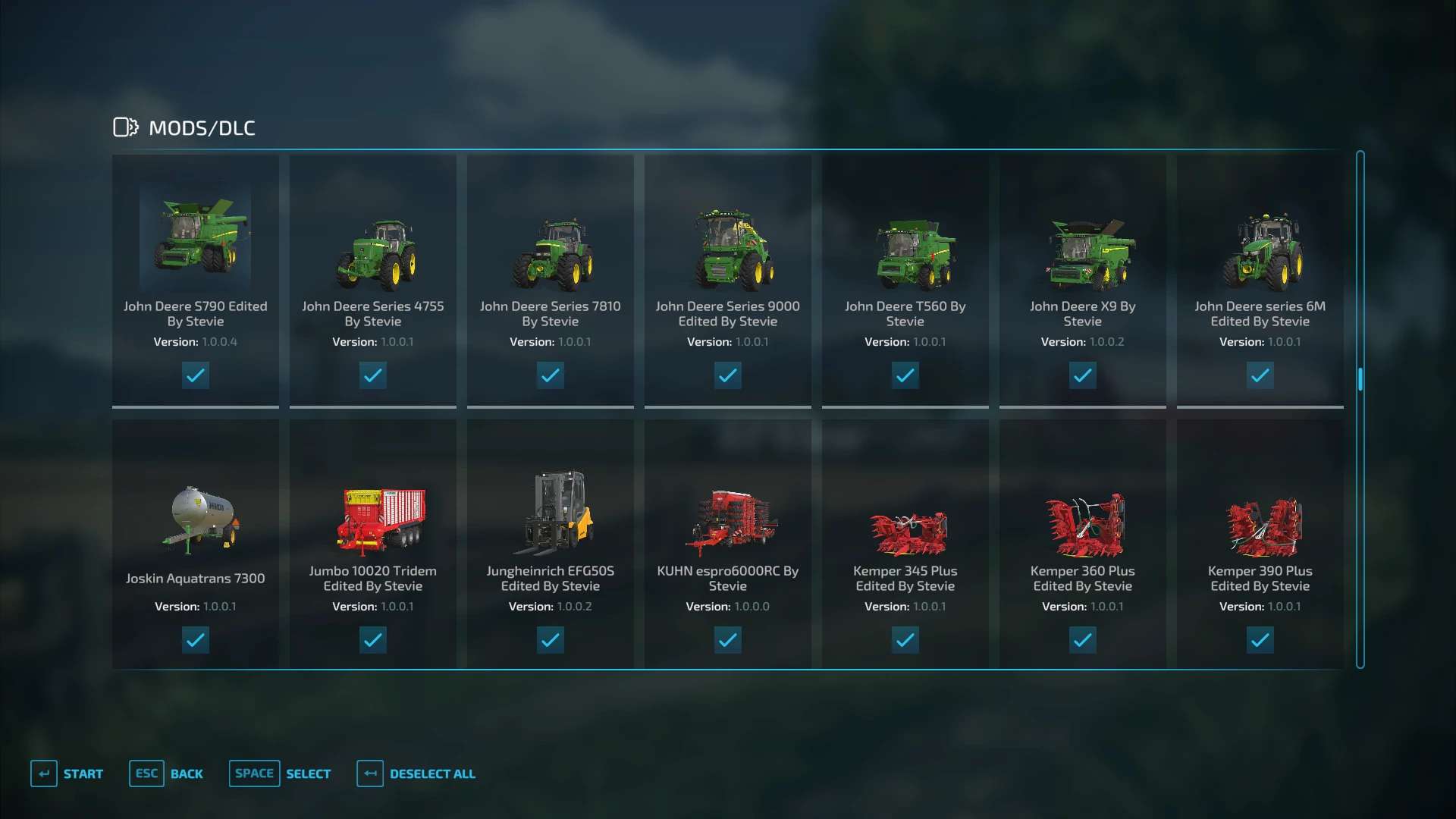Viewport: 1456px width, 819px height.
Task: Toggle the John Deere Series 4755 checkbox
Action: click(x=373, y=375)
